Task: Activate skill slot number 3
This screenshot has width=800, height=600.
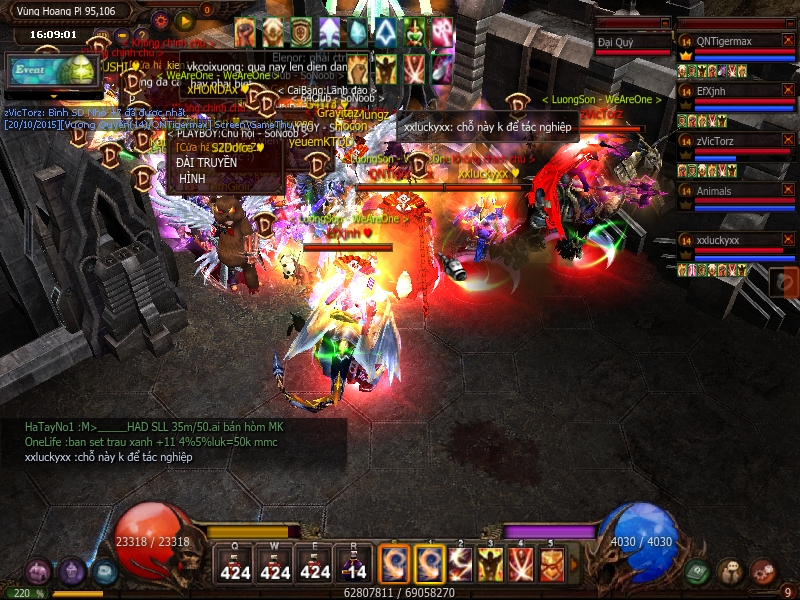Action: point(490,564)
